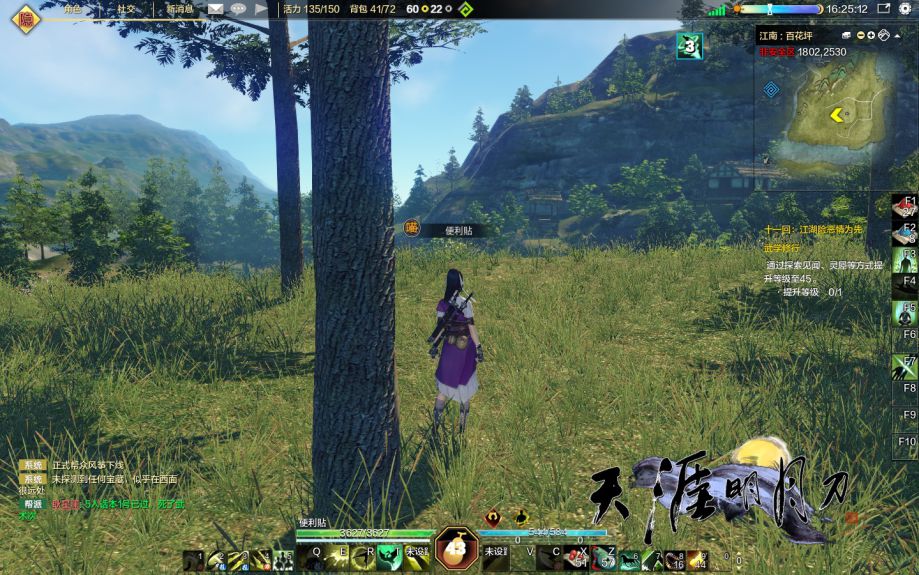The height and width of the screenshot is (575, 919).
Task: Open the 江湖路恶情为先 quest tracker entry
Action: (815, 229)
